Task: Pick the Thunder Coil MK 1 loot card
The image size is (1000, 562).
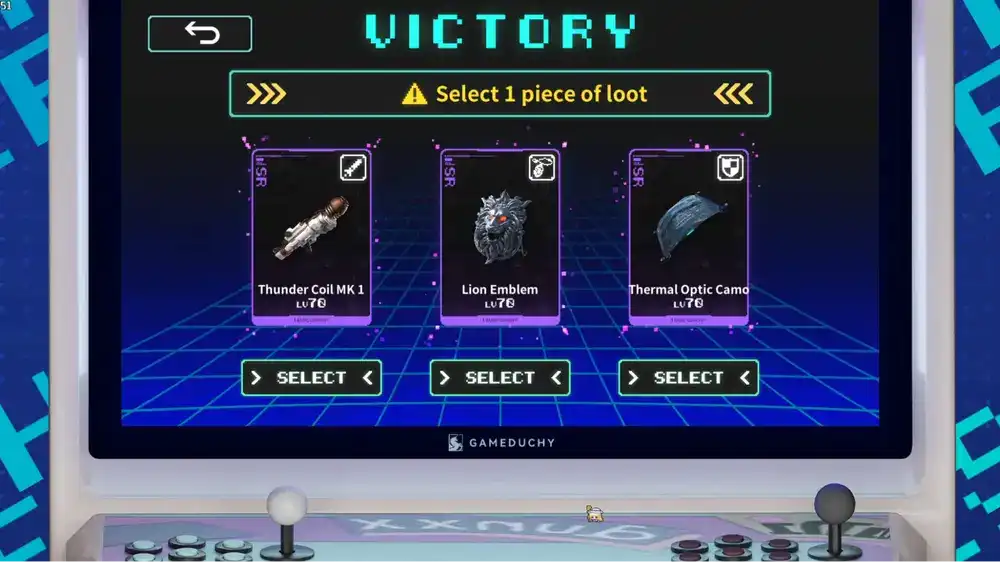Action: (x=311, y=236)
